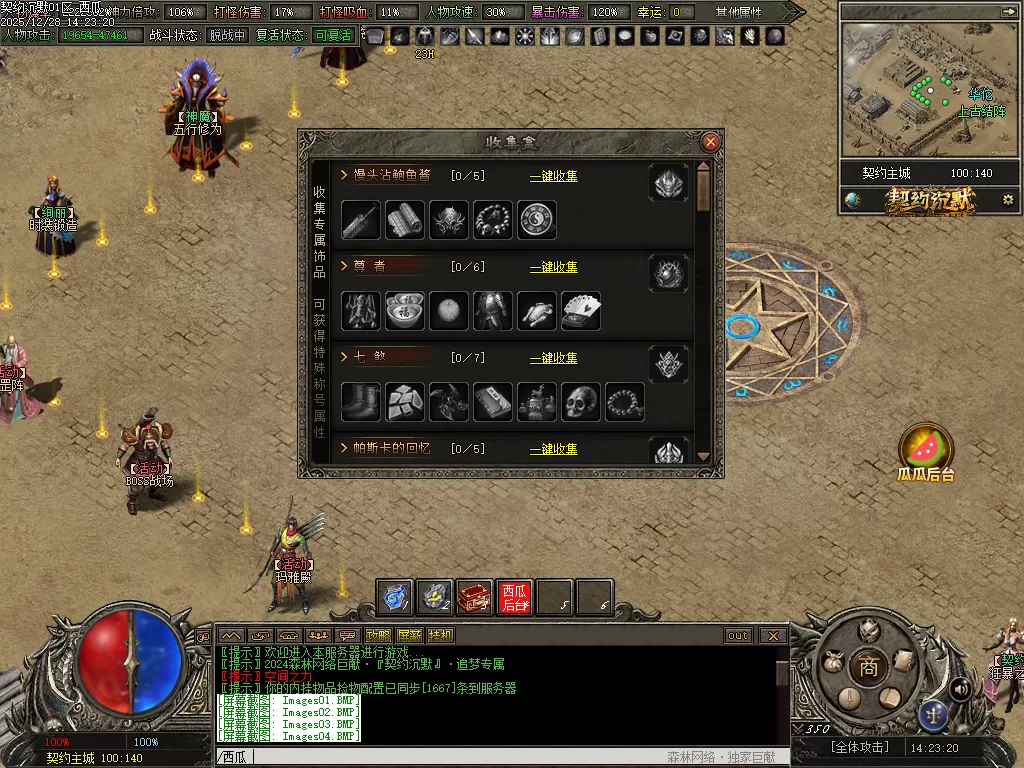
Task: Open the 挂机 auto-play chat tab
Action: pos(440,635)
